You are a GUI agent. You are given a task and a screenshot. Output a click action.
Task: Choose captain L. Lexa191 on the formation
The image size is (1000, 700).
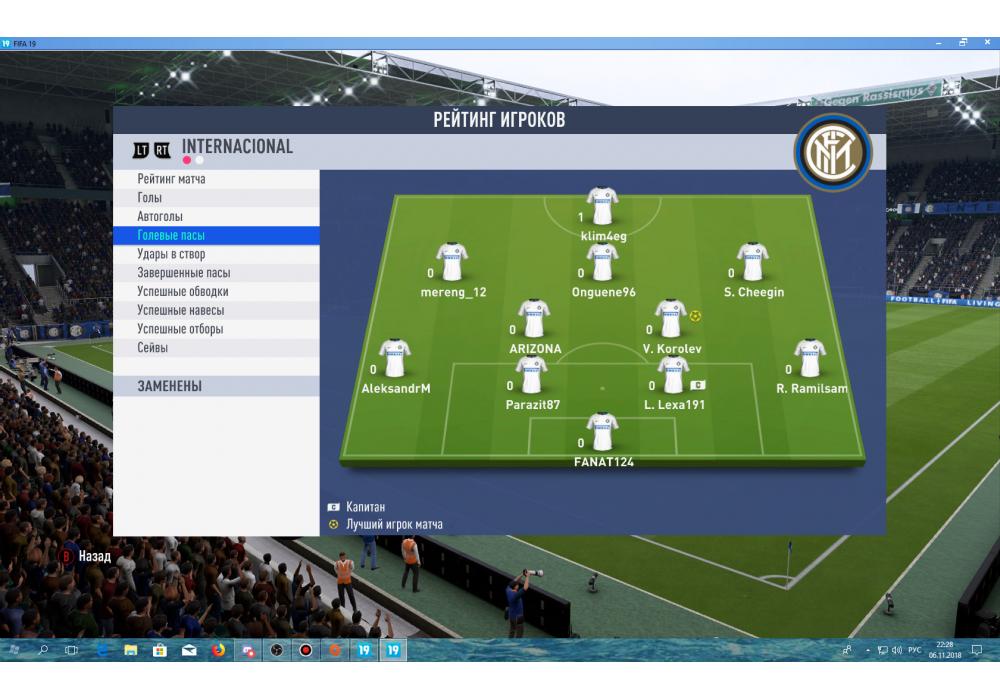pos(673,375)
